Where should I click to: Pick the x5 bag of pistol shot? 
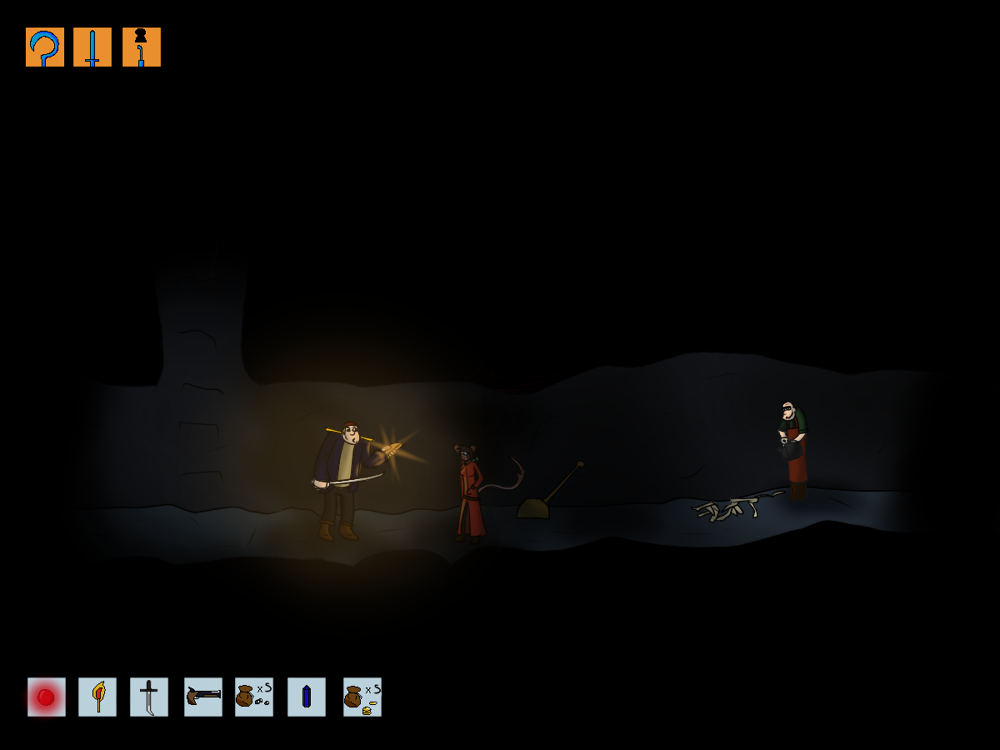[254, 697]
